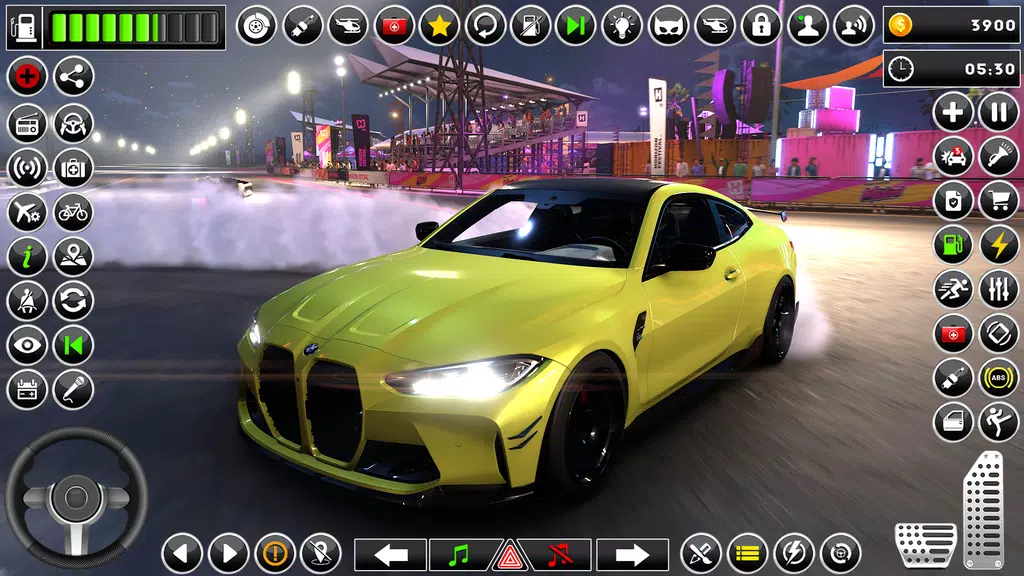The image size is (1024, 576).
Task: Toggle the ABS button
Action: tap(998, 378)
